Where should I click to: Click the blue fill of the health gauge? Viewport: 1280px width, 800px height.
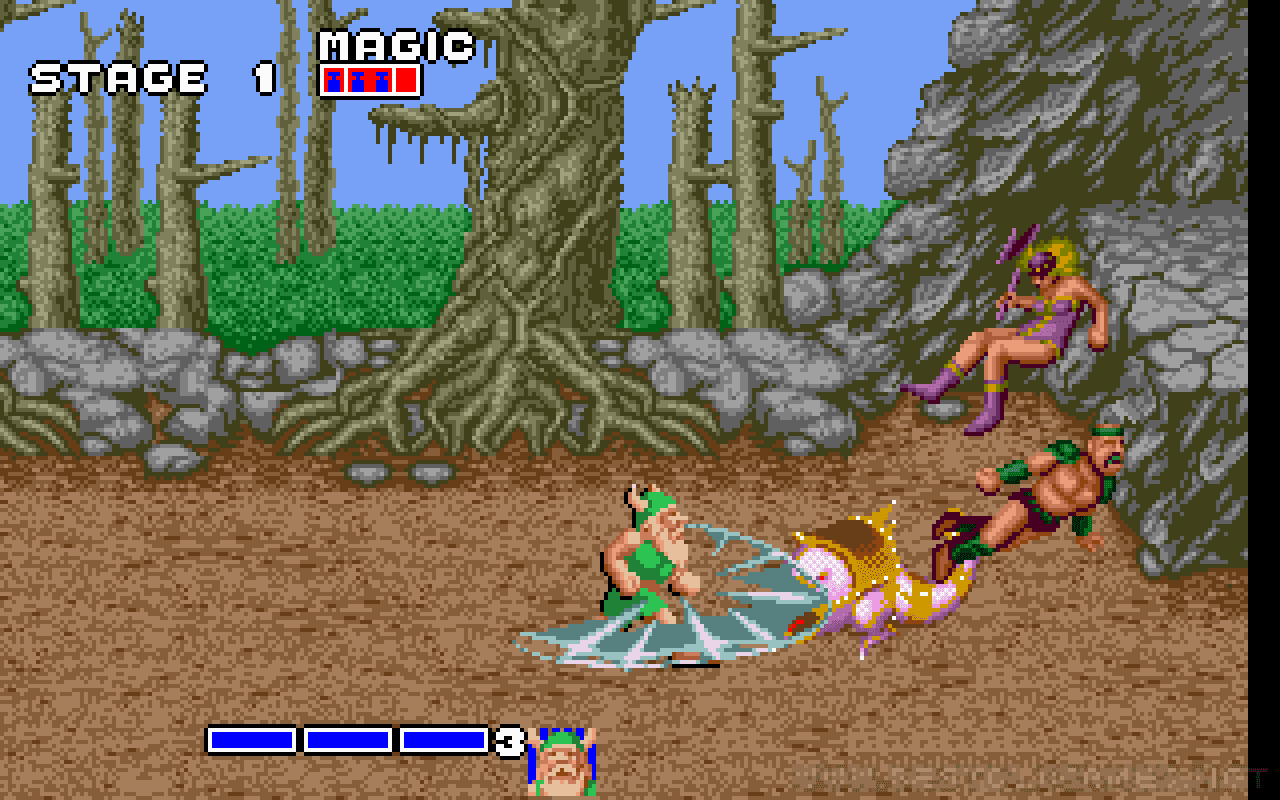350,741
